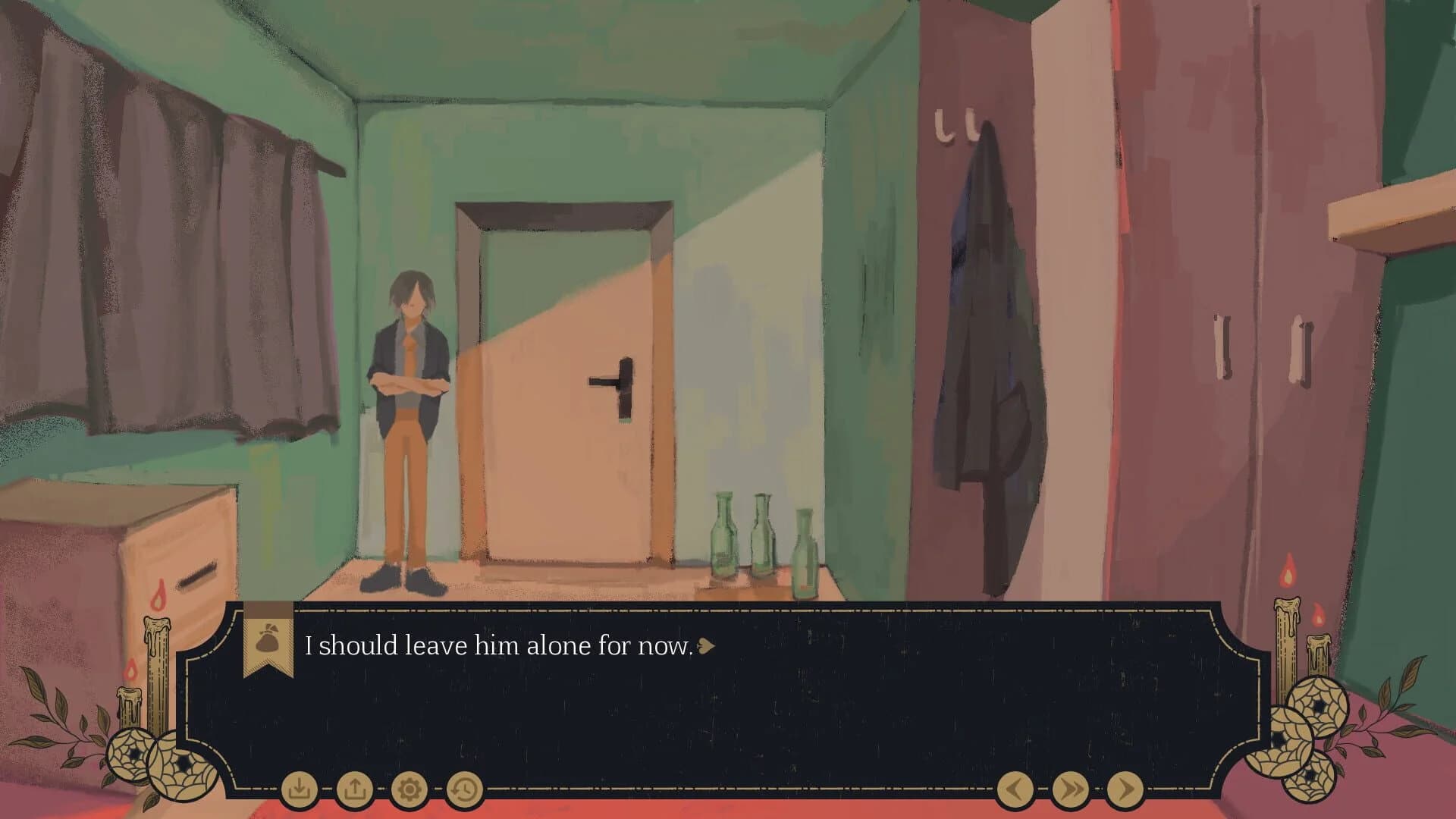Open dialogue history with the clock icon

463,789
